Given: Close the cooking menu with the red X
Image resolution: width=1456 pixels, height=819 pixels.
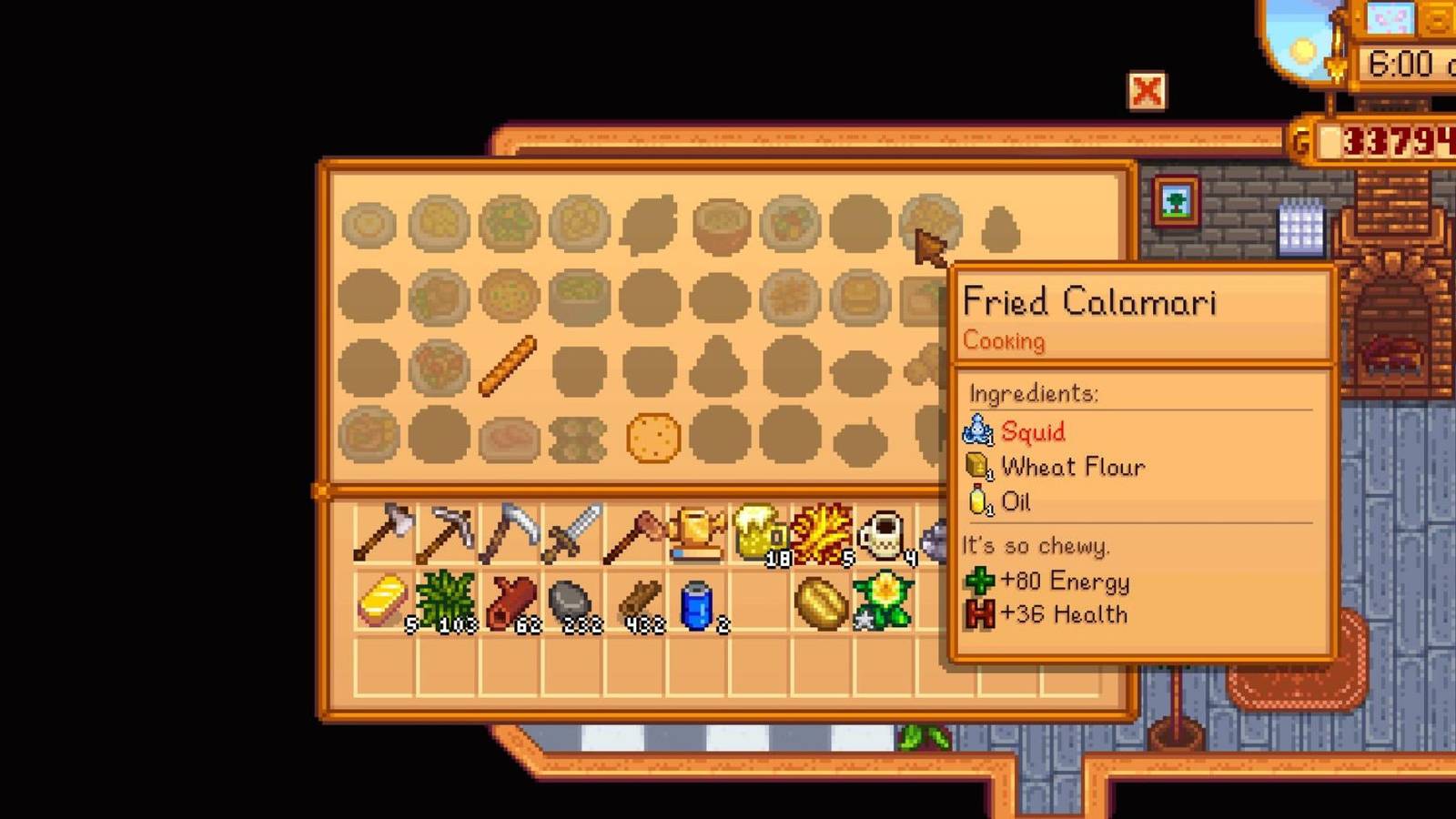Looking at the screenshot, I should (x=1148, y=91).
